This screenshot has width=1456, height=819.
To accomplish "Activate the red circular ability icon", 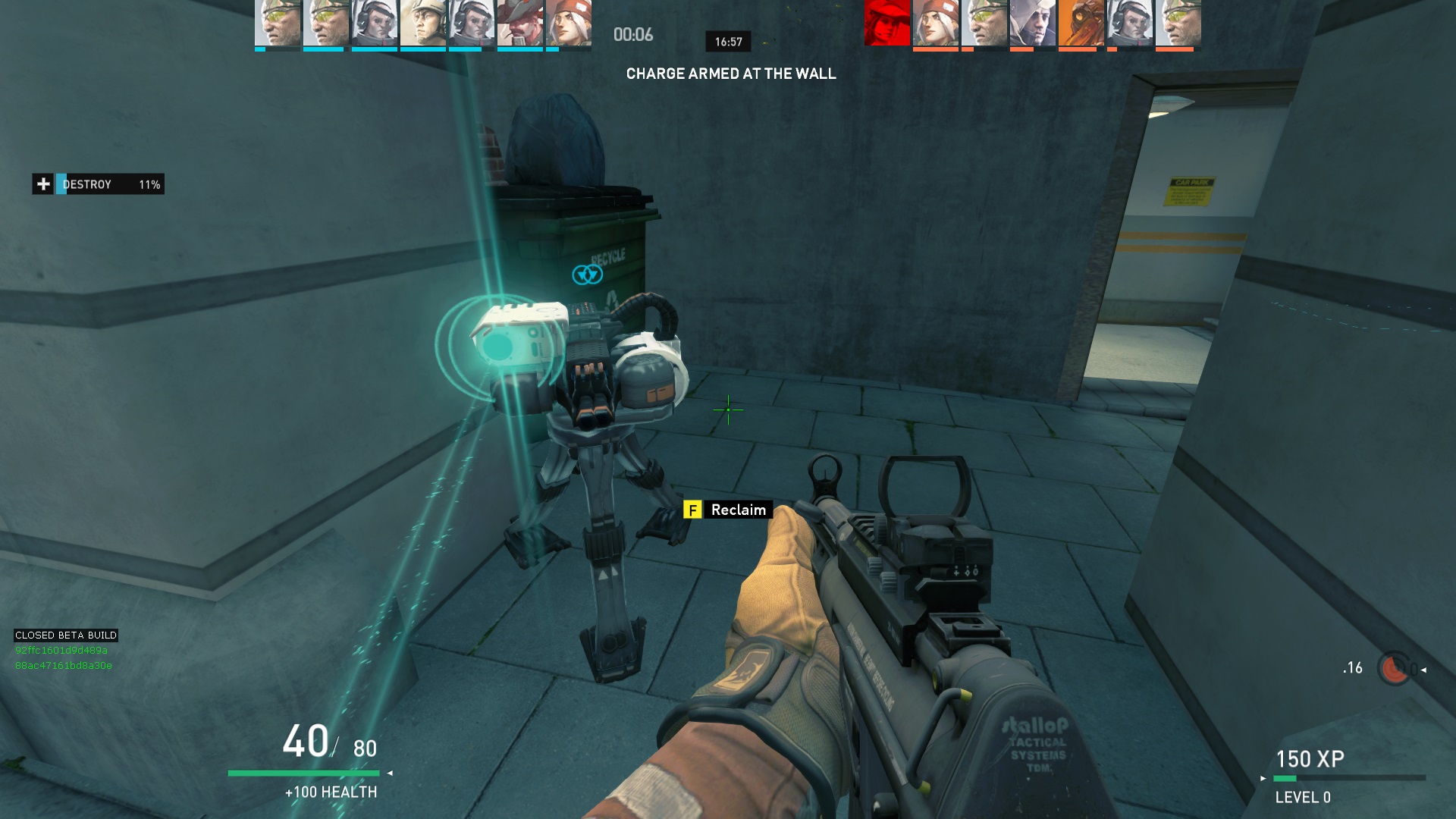I will [1394, 669].
